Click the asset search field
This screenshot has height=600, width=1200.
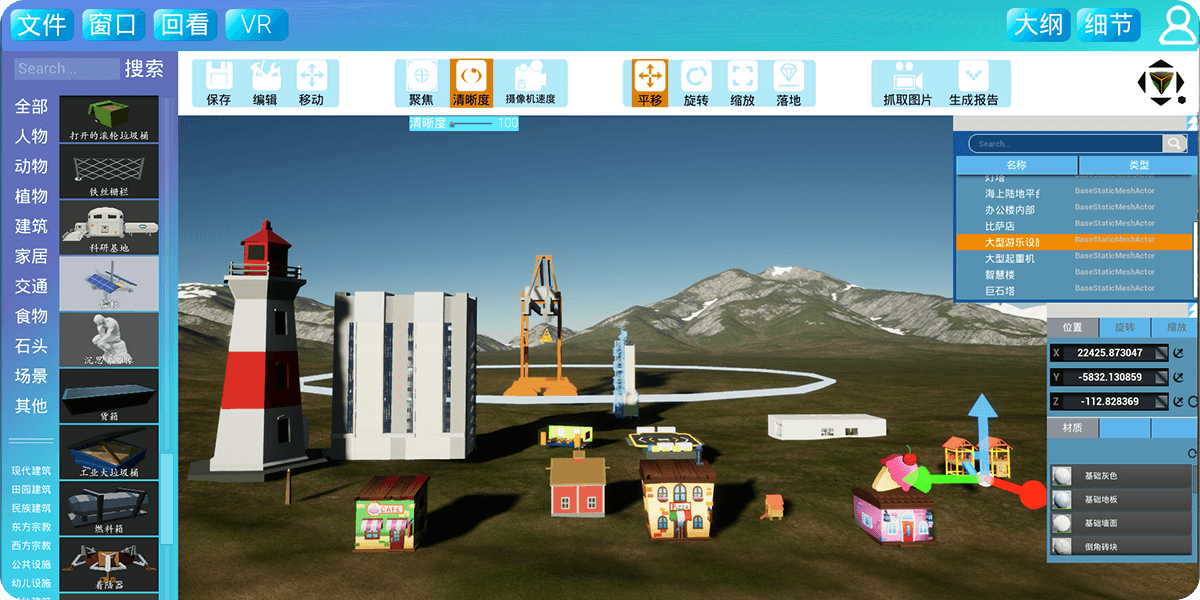(67, 69)
